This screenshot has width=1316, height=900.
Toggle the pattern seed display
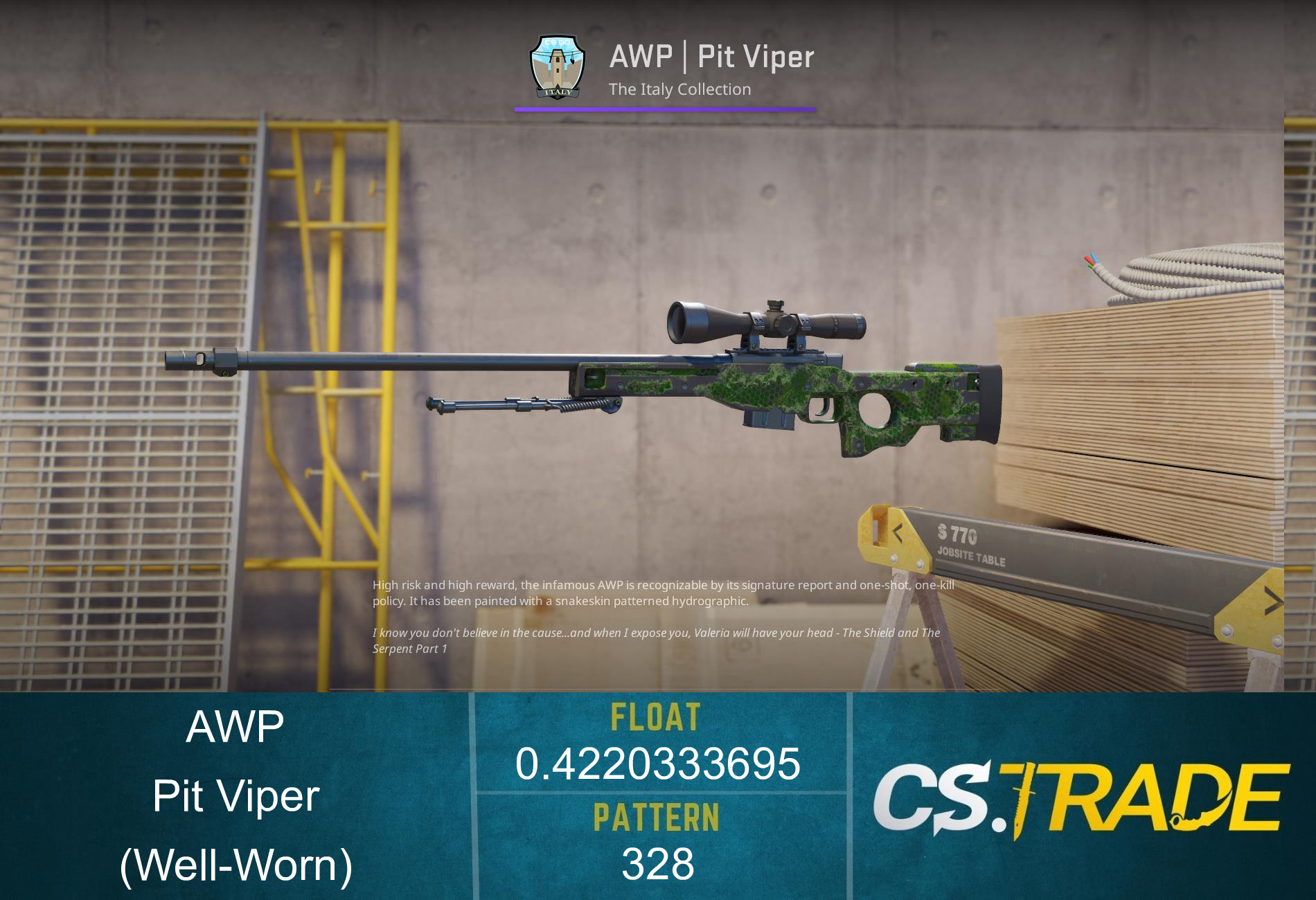click(658, 862)
